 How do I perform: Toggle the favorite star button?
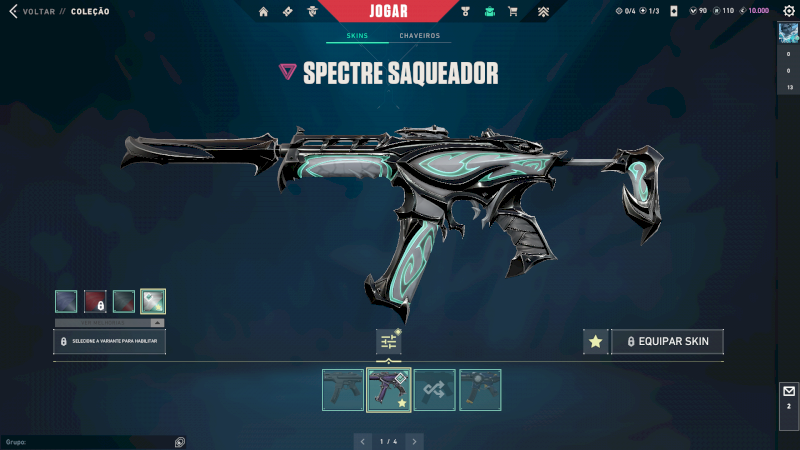click(x=596, y=342)
